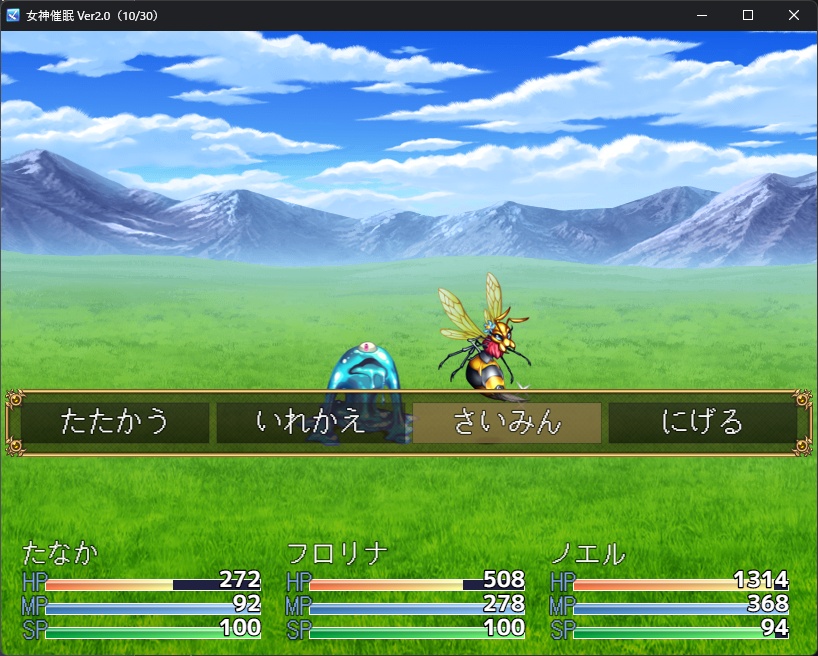Viewport: 818px width, 656px height.
Task: Select the いれかえ command
Action: (x=311, y=422)
